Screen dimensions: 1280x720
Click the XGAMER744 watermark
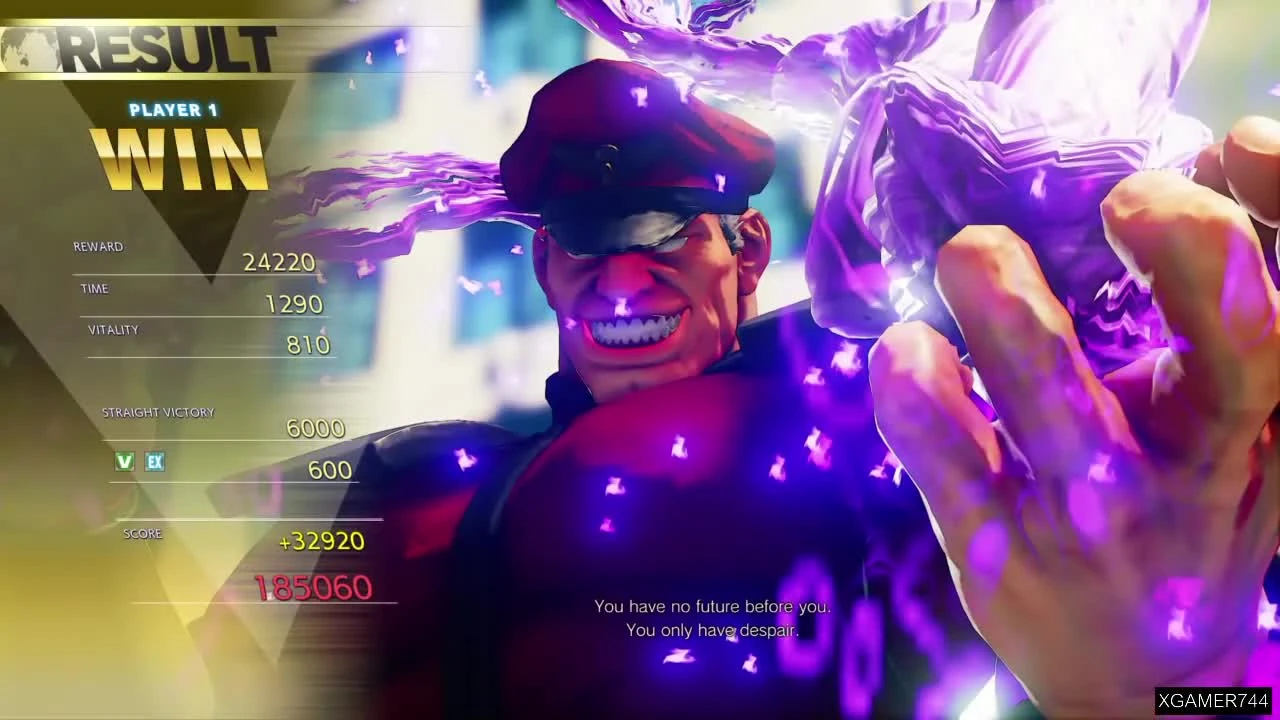(1212, 699)
